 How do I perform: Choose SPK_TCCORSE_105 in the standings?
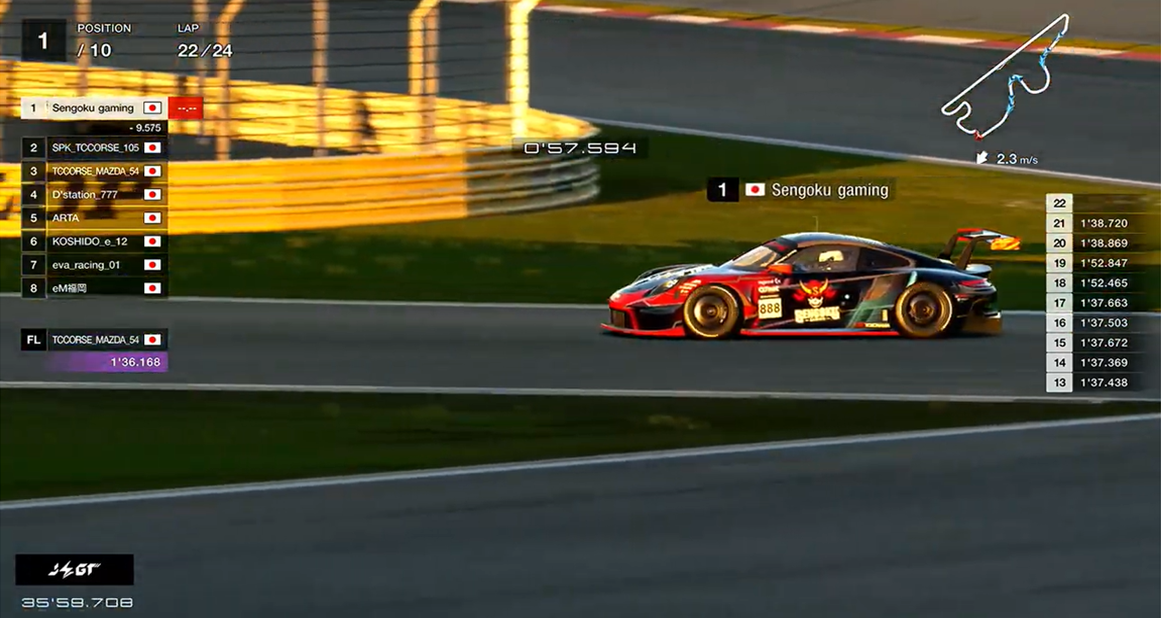95,147
